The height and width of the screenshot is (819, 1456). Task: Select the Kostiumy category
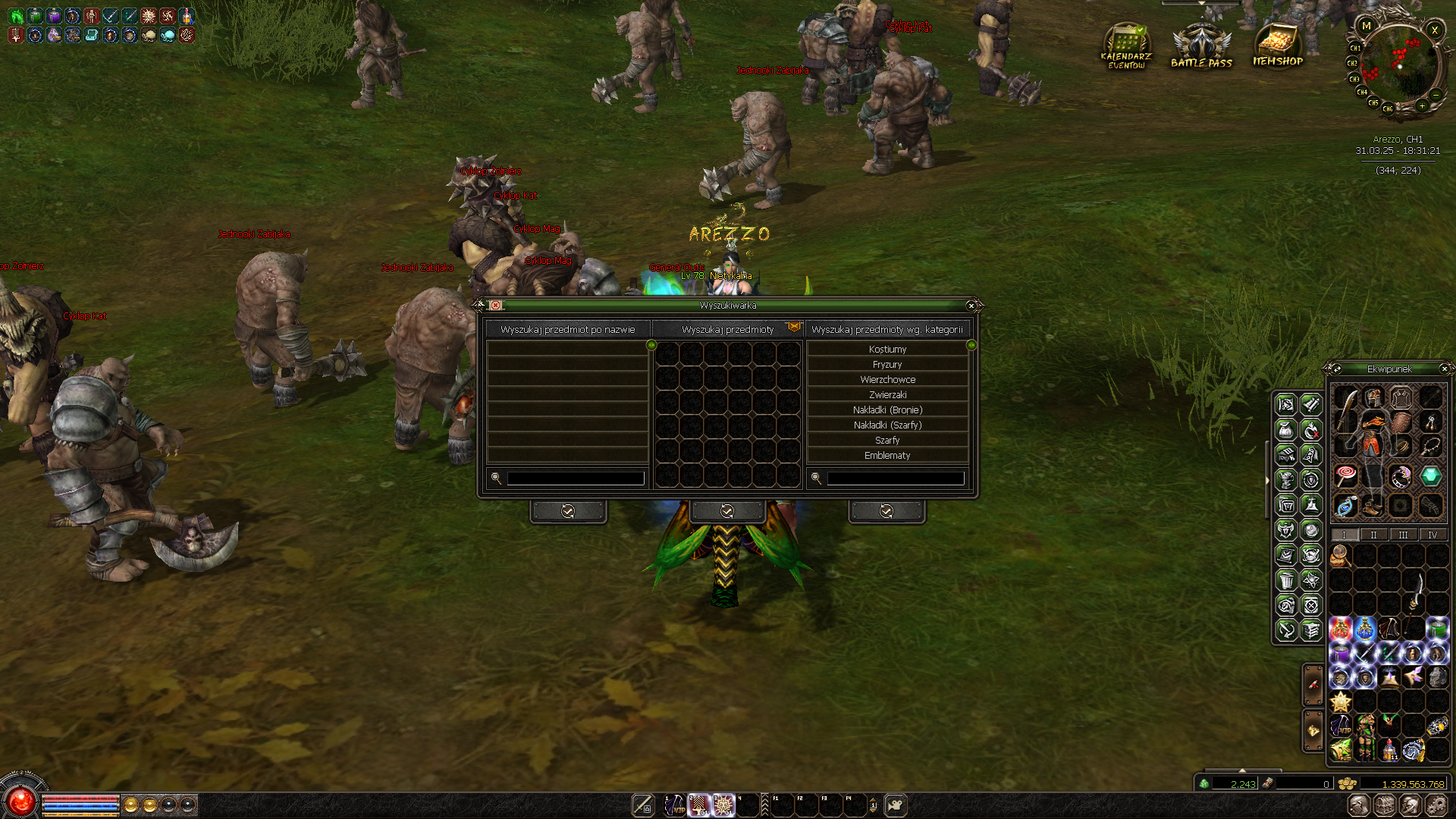887,350
